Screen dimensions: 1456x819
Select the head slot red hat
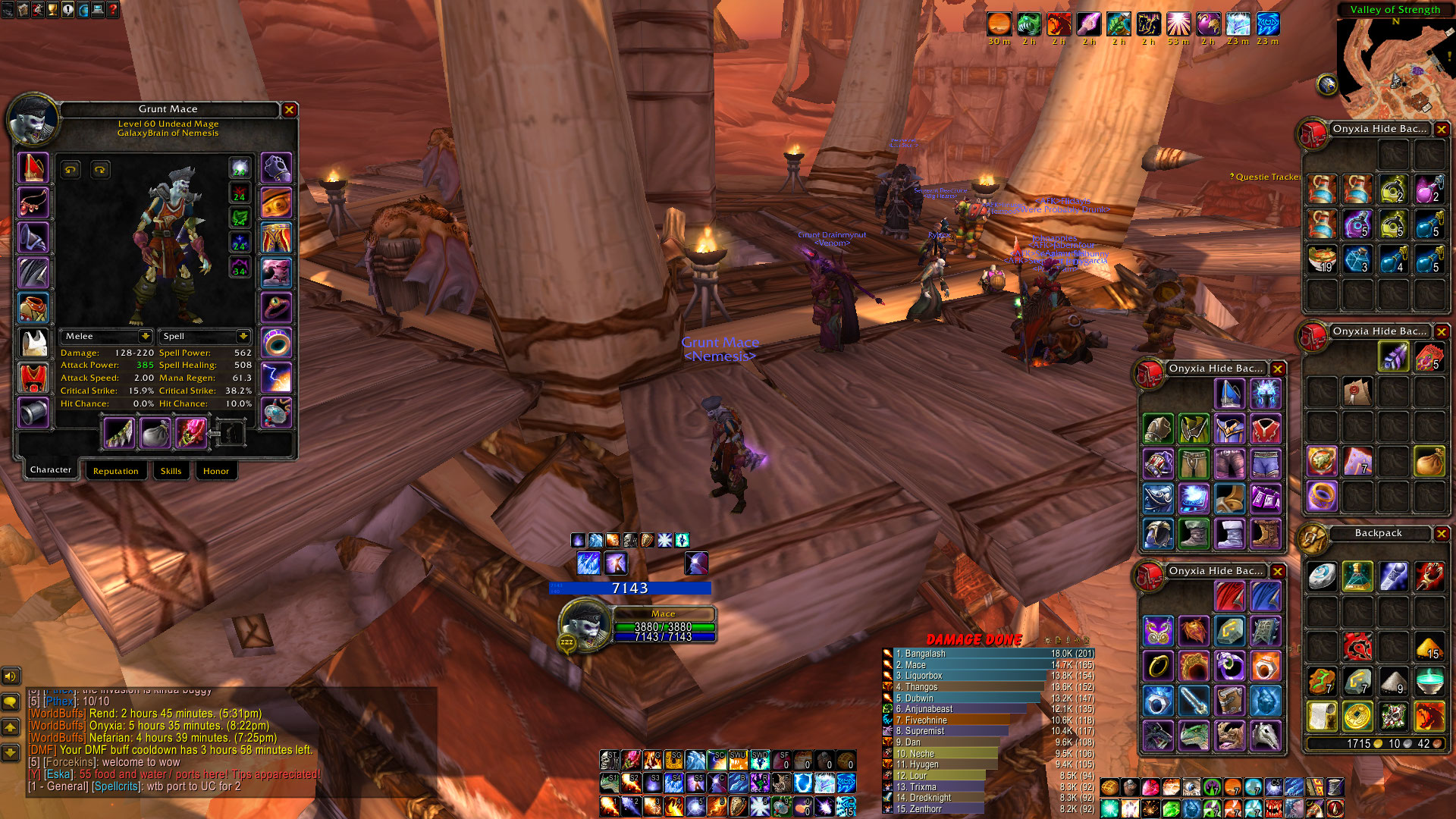pyautogui.click(x=33, y=168)
